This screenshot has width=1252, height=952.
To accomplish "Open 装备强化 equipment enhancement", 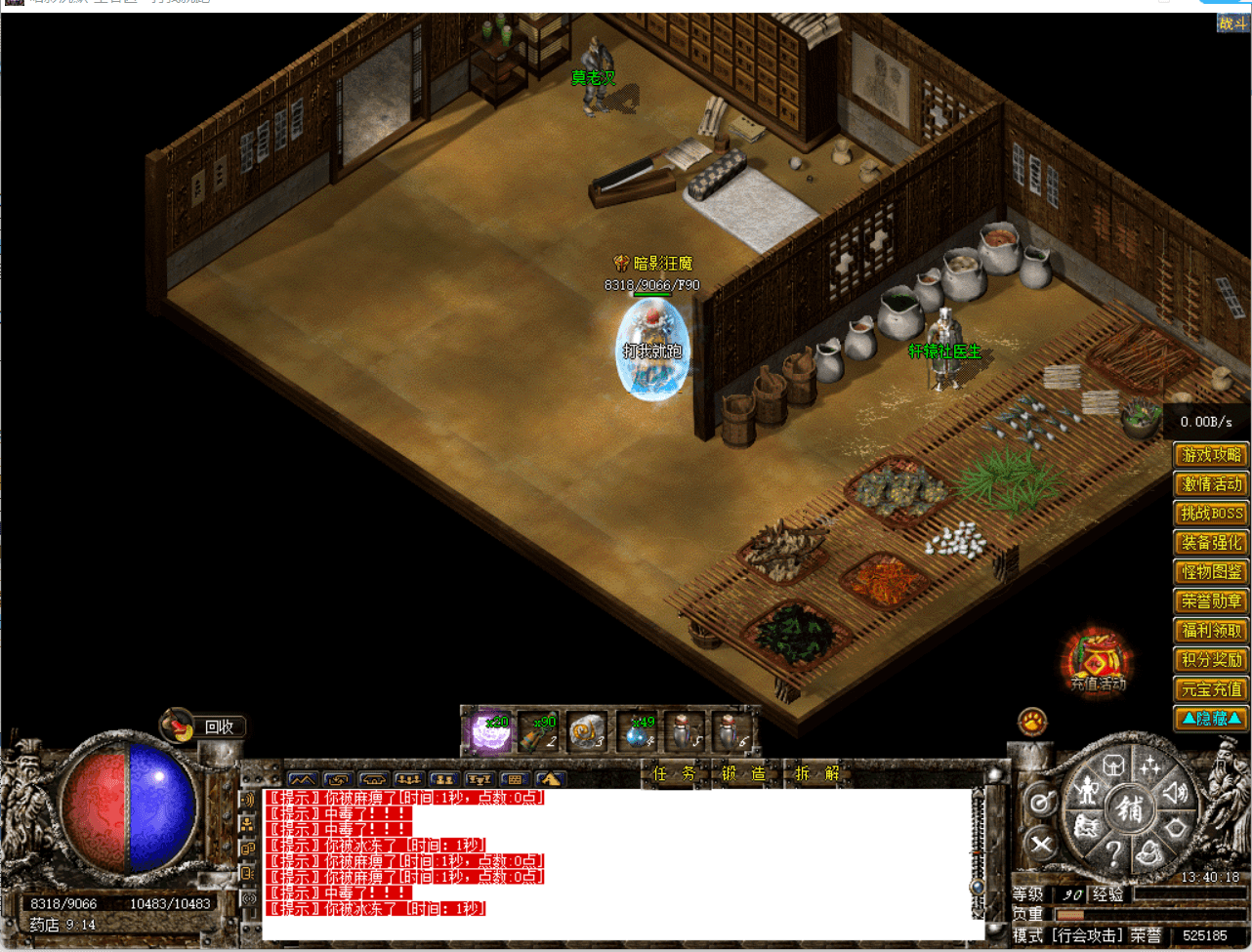I will [x=1211, y=543].
